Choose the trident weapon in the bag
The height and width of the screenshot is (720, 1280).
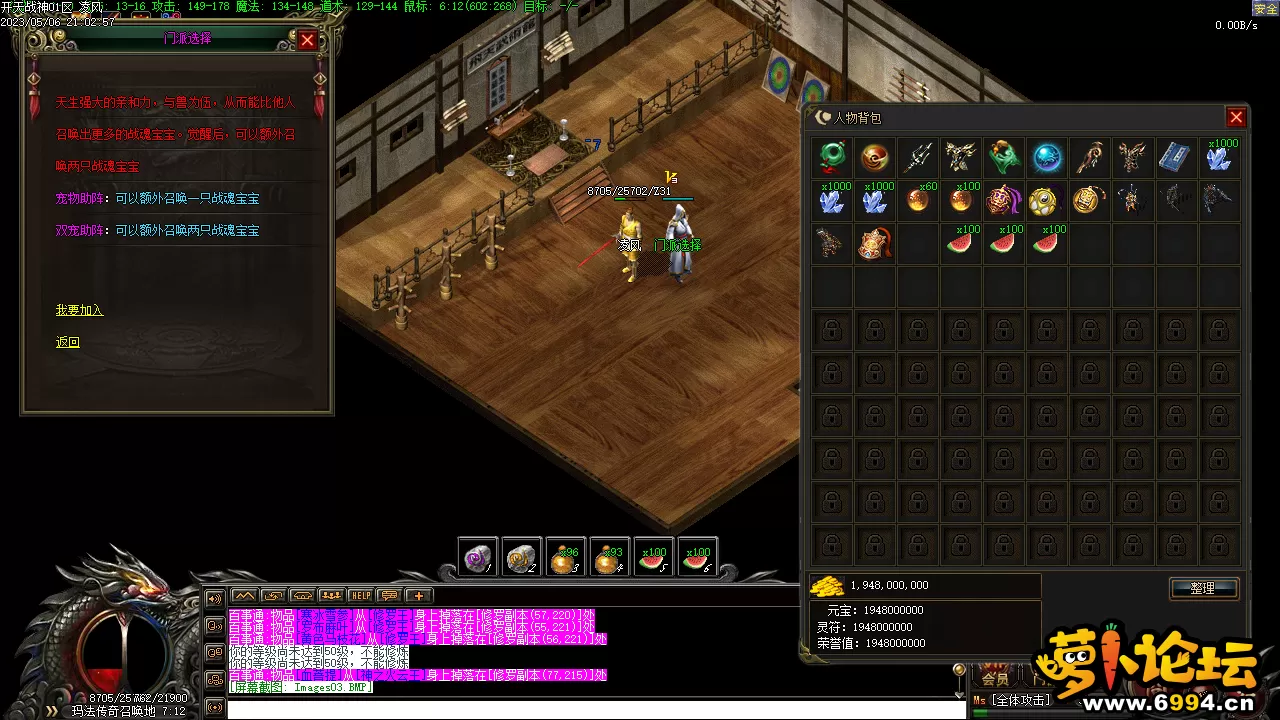tap(918, 158)
